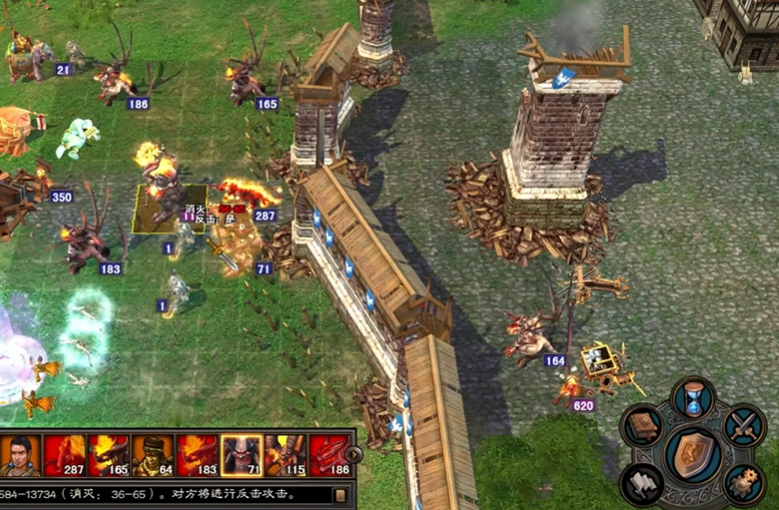Select the unit portrait with 287 count
Screen dimensions: 779x510
pyautogui.click(x=64, y=455)
